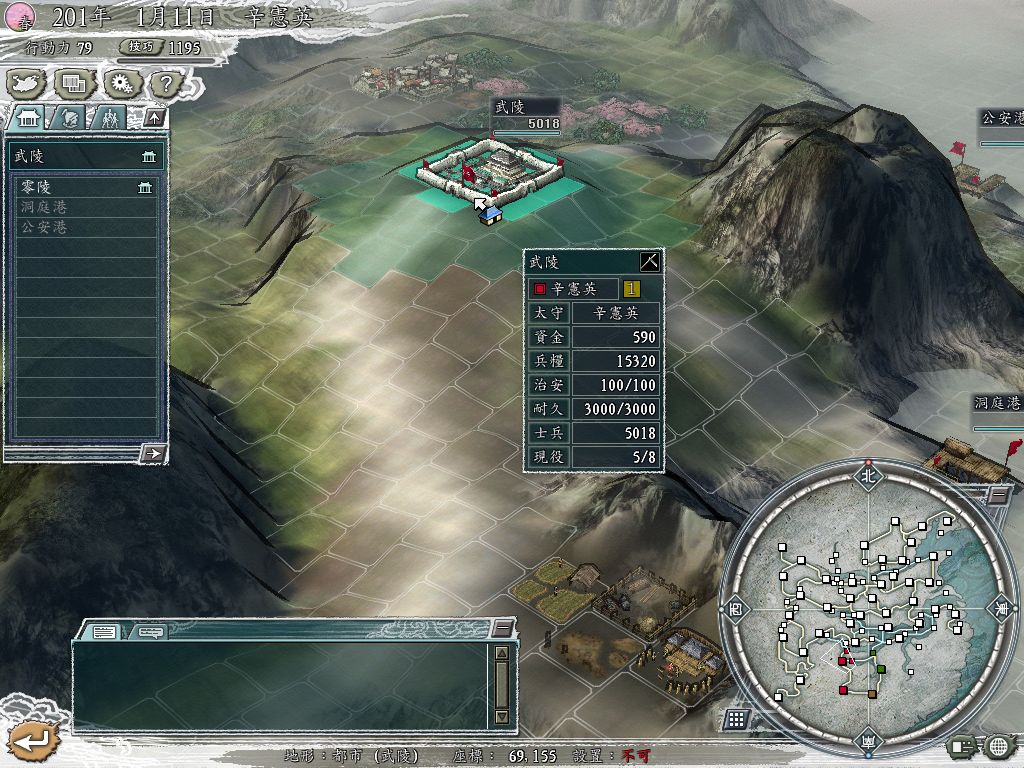Switch to the troops figures tab
Image resolution: width=1024 pixels, height=768 pixels.
click(108, 118)
